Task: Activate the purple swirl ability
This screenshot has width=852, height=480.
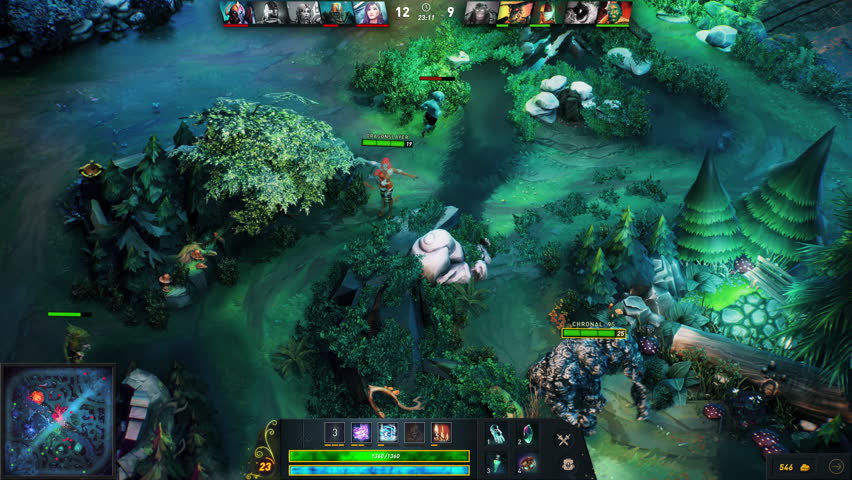Action: tap(361, 432)
